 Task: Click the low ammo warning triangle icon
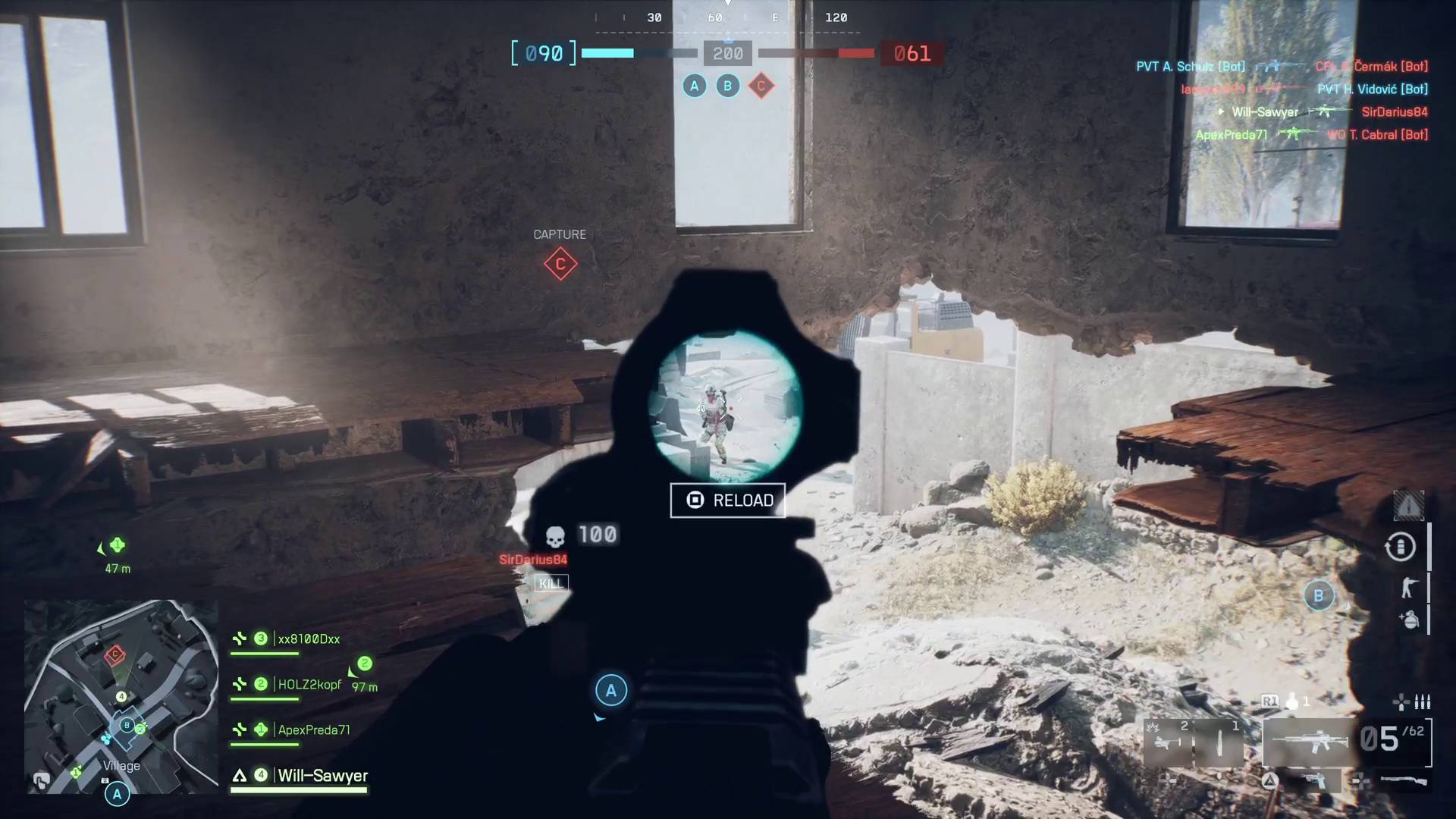click(1407, 504)
